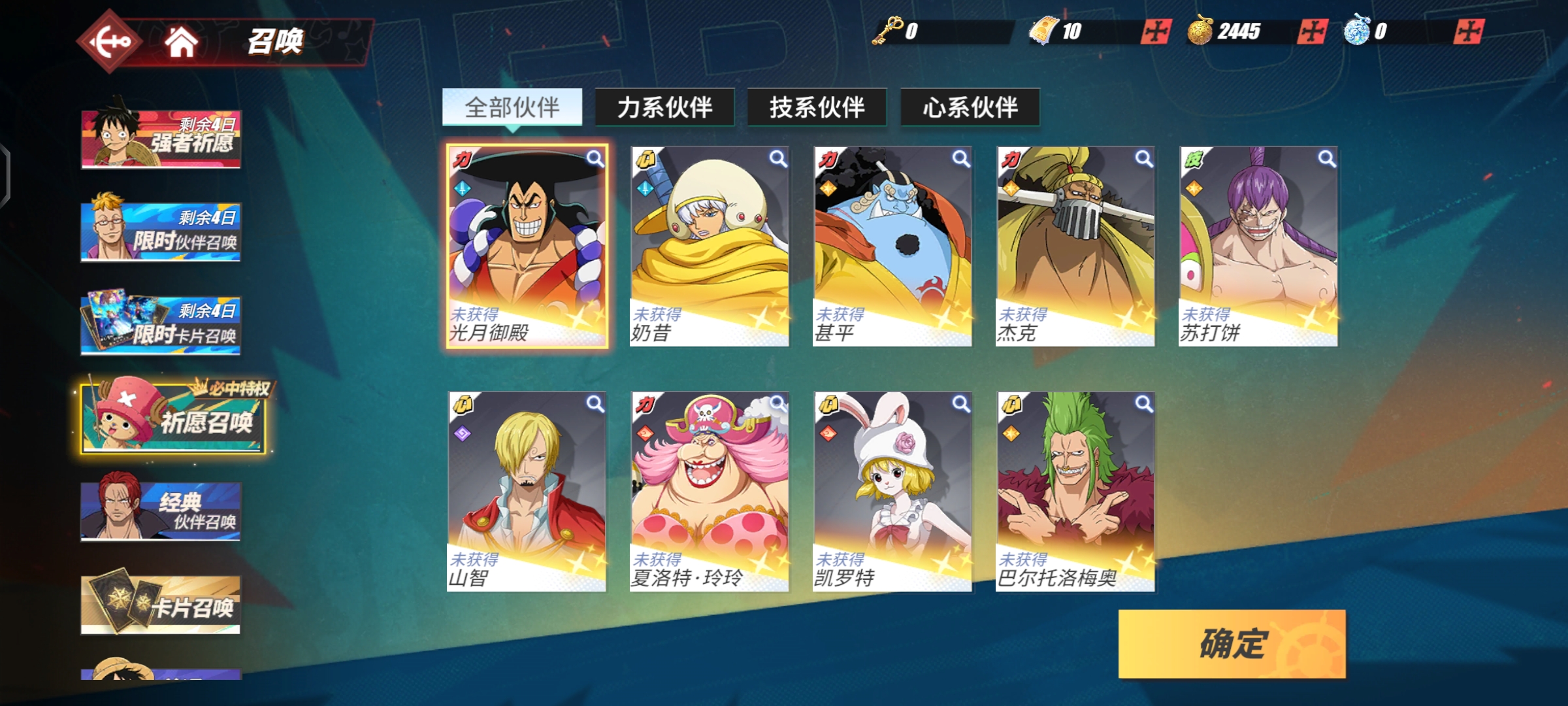
Task: Open the 经典伙伴召唤 banner
Action: pos(161,511)
